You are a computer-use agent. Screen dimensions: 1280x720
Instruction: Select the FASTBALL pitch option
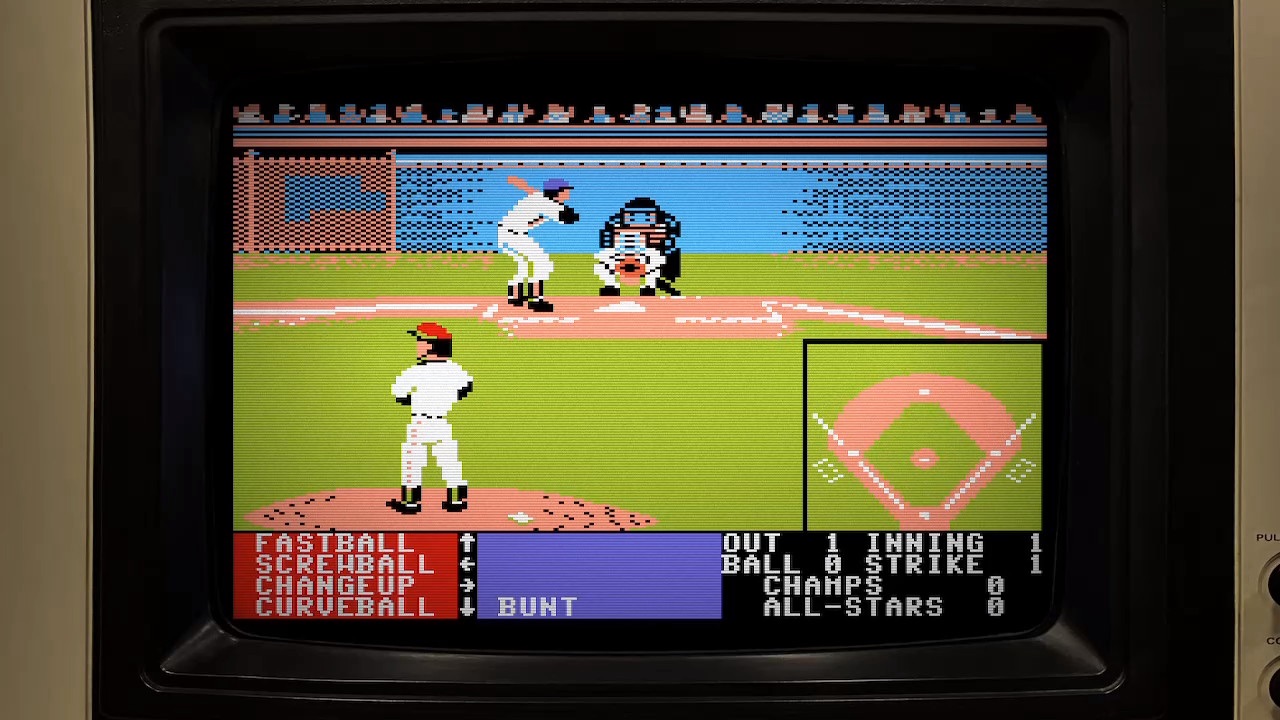335,543
